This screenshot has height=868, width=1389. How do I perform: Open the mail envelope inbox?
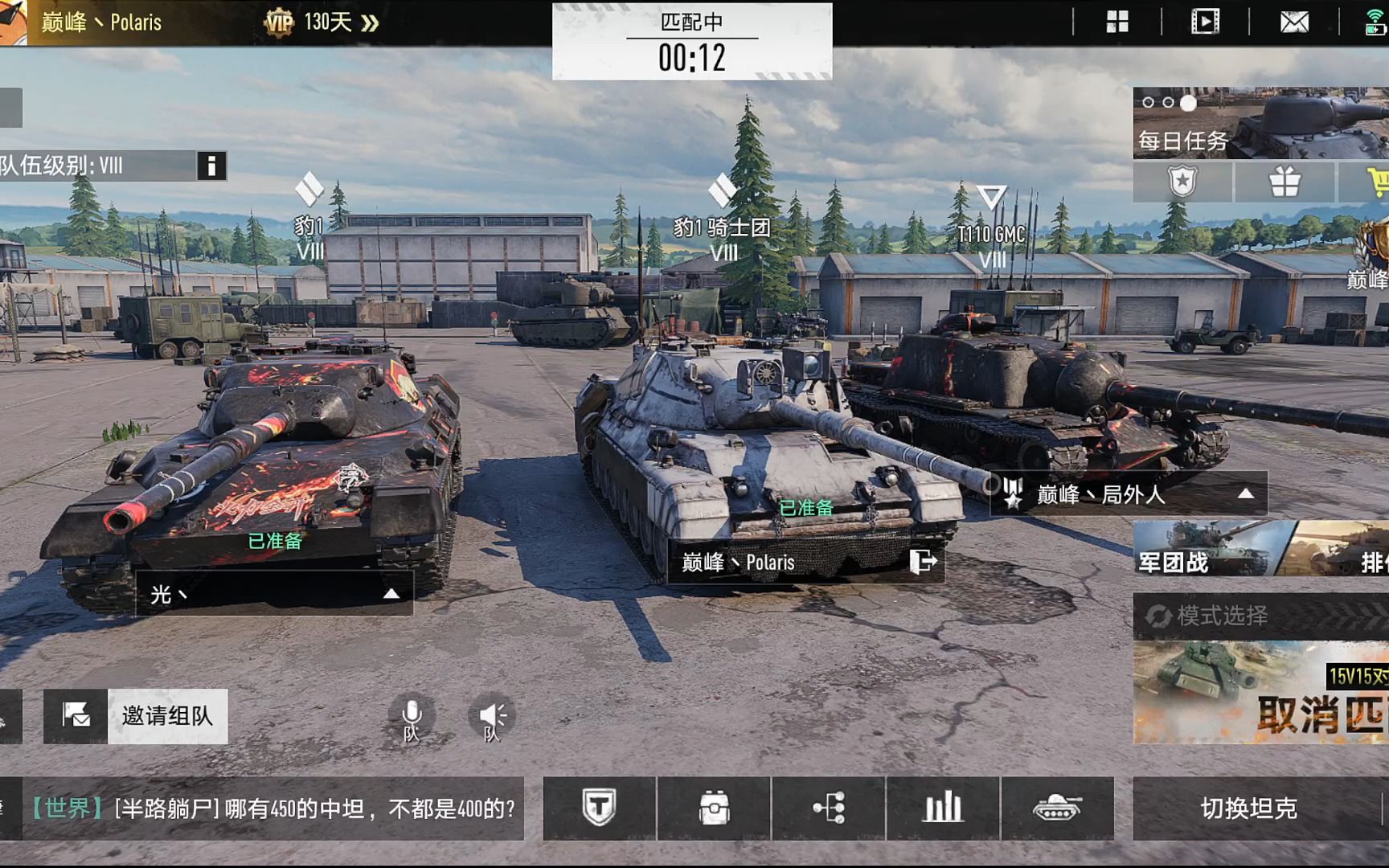(x=1294, y=22)
